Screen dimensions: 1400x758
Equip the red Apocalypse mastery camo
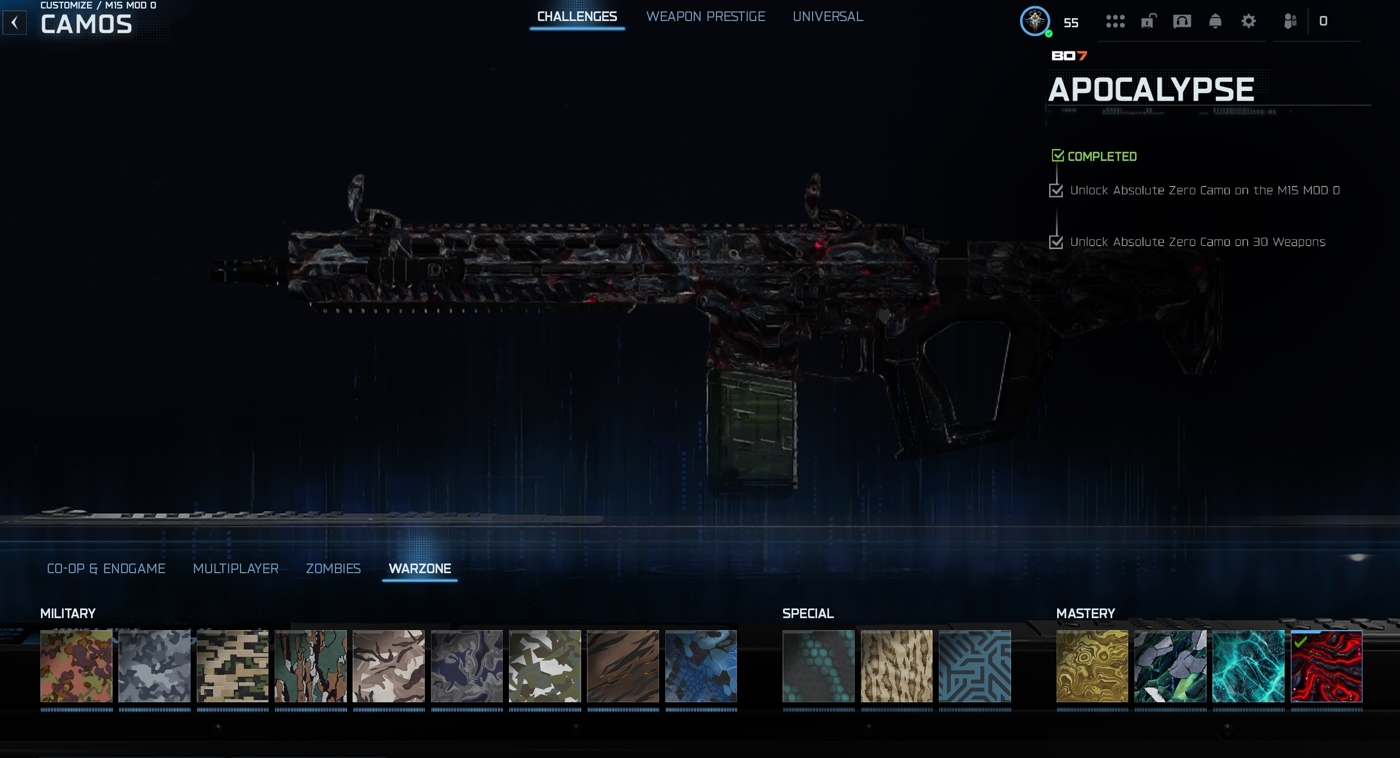(x=1326, y=666)
